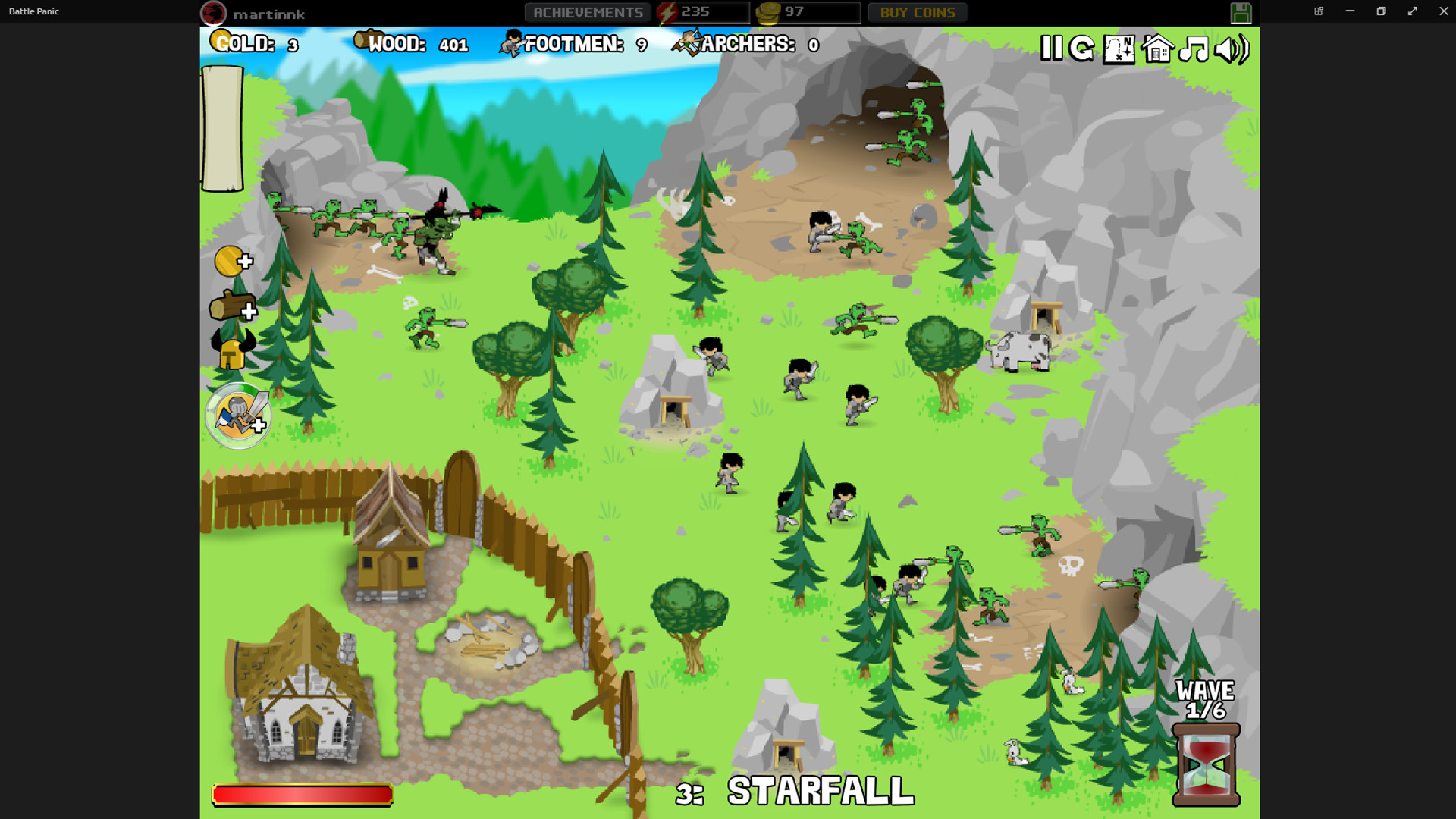Click the BUY COINS button
This screenshot has height=819, width=1456.
coord(917,11)
